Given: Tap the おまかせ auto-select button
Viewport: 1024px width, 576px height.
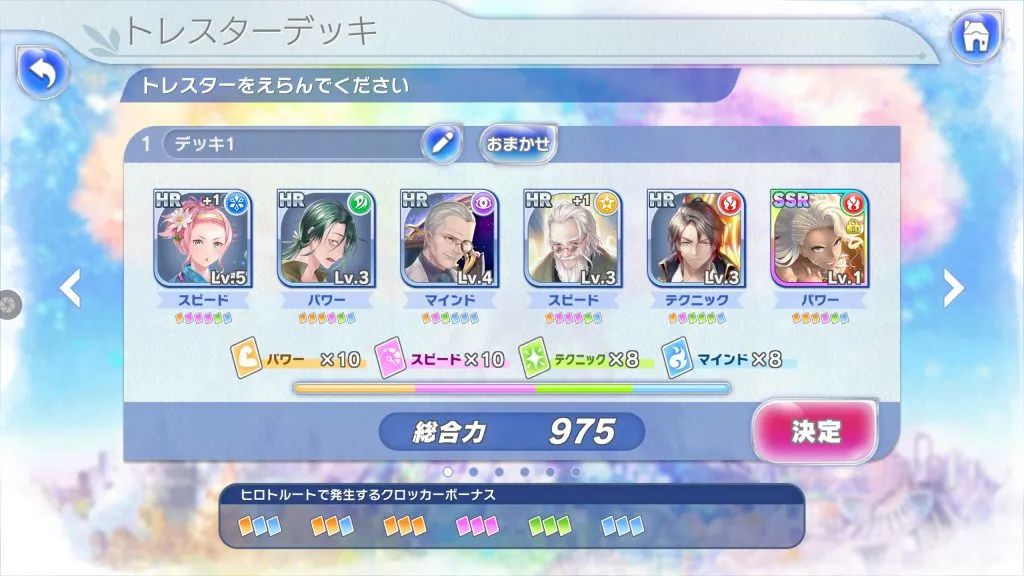Looking at the screenshot, I should (x=518, y=143).
